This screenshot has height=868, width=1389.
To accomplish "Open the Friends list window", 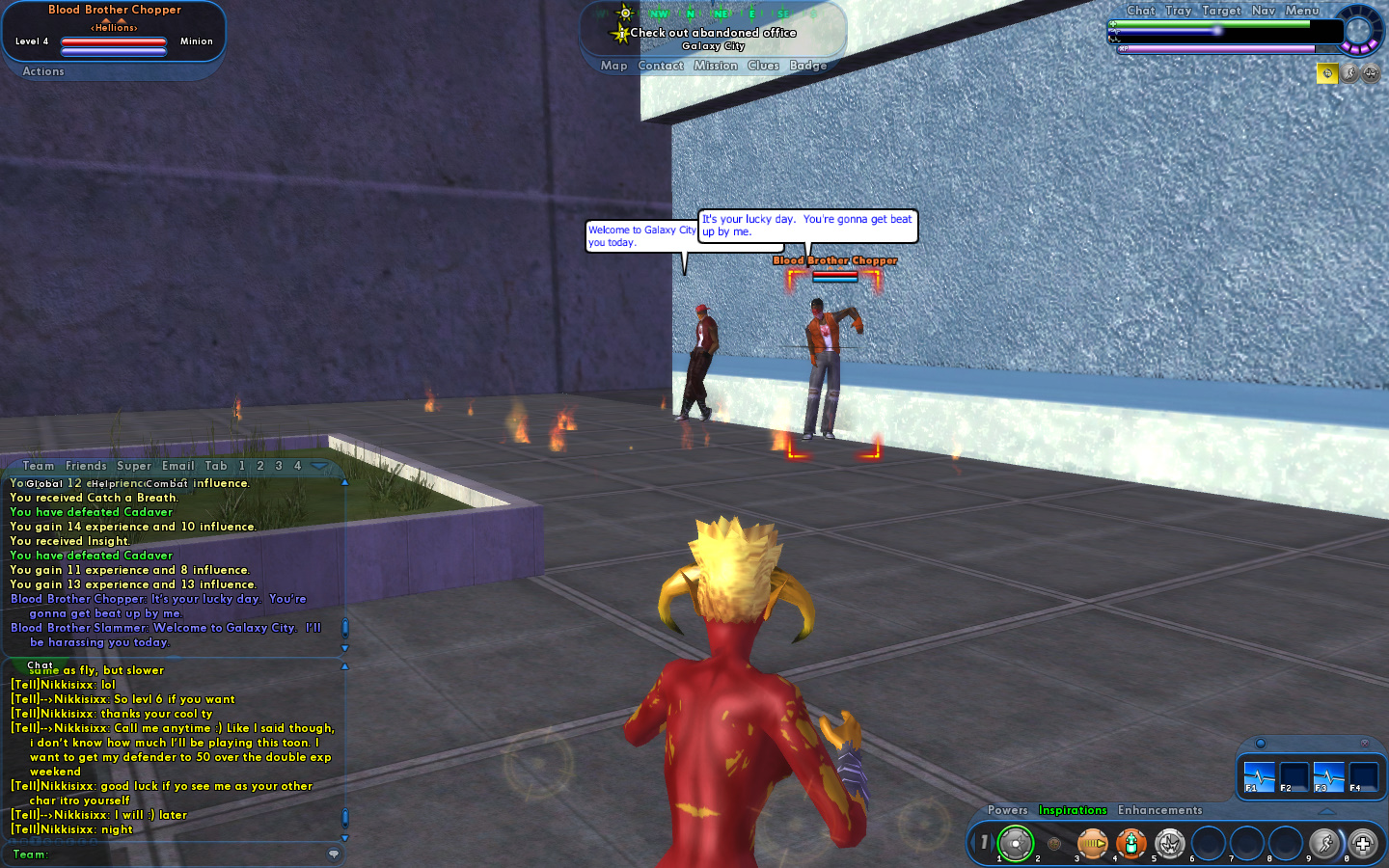I will tap(86, 466).
